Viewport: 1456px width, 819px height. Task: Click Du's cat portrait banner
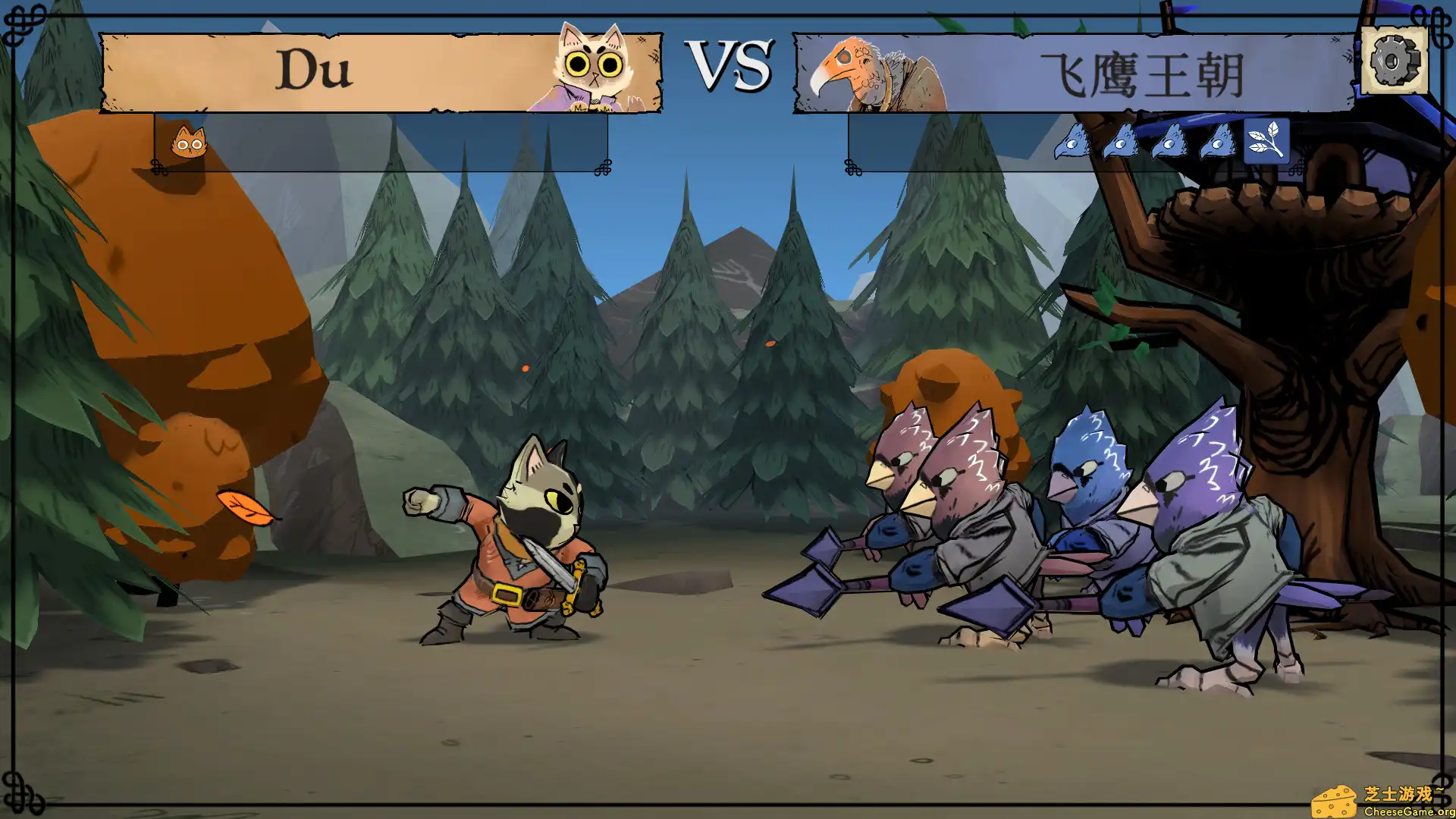point(381,72)
